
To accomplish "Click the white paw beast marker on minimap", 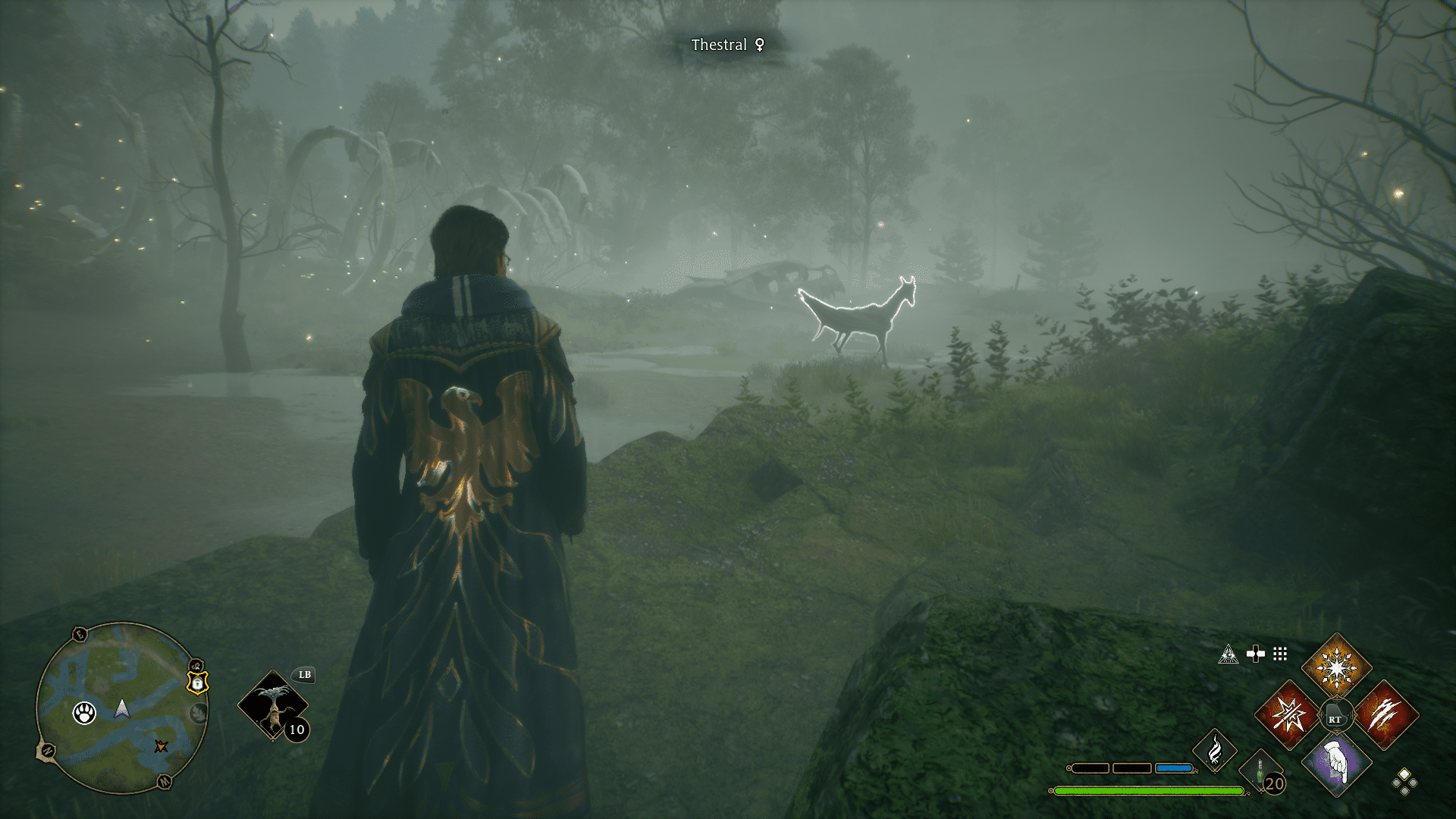I will (84, 713).
